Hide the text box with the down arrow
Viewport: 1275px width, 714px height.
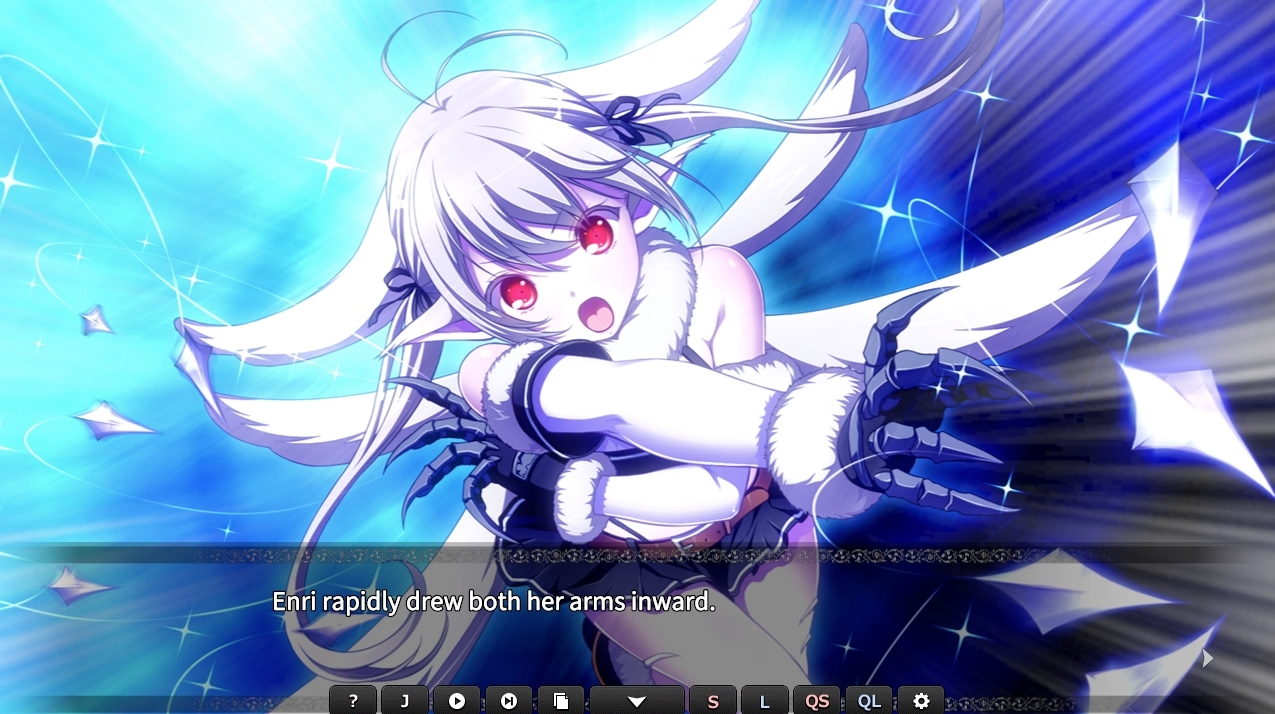pyautogui.click(x=637, y=701)
